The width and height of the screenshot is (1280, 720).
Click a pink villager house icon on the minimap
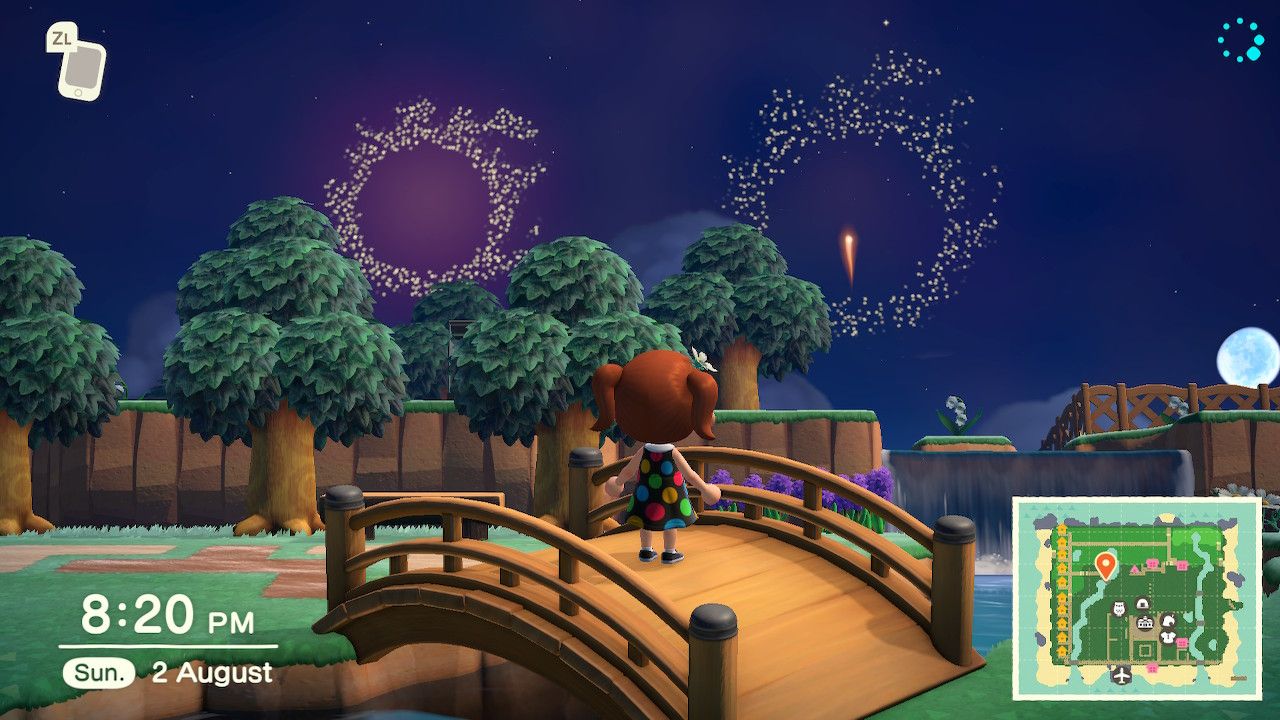[x=1153, y=562]
